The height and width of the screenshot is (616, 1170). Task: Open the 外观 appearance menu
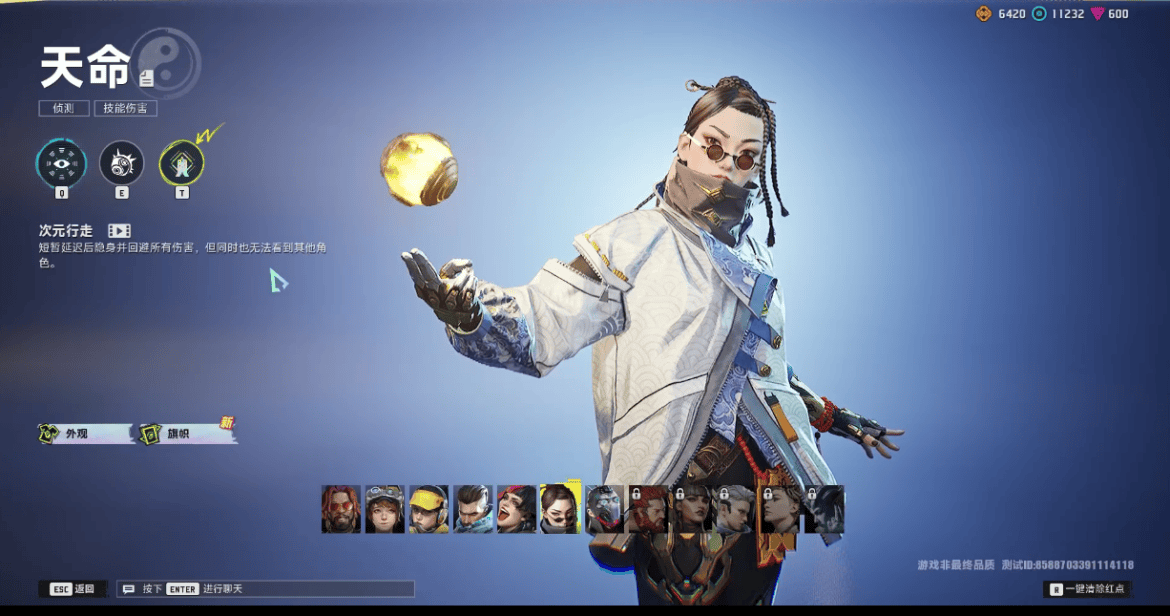(x=84, y=434)
